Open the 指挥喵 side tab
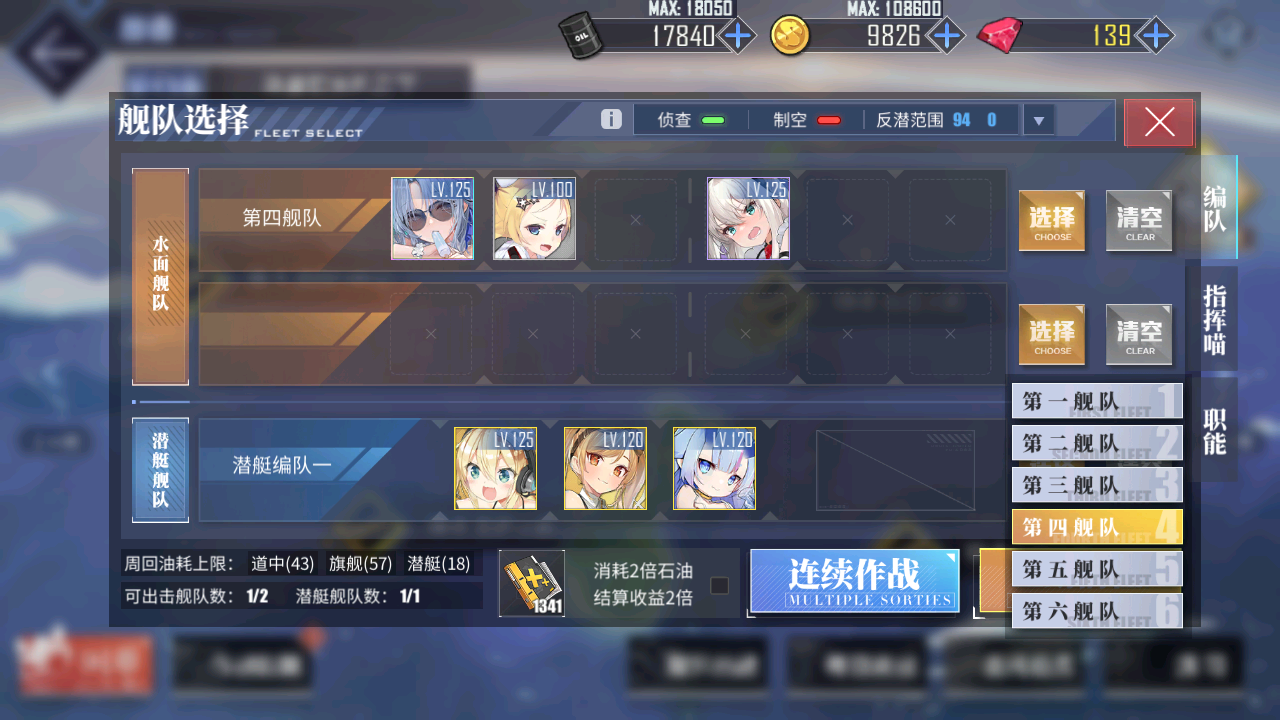1280x720 pixels. (x=1214, y=319)
